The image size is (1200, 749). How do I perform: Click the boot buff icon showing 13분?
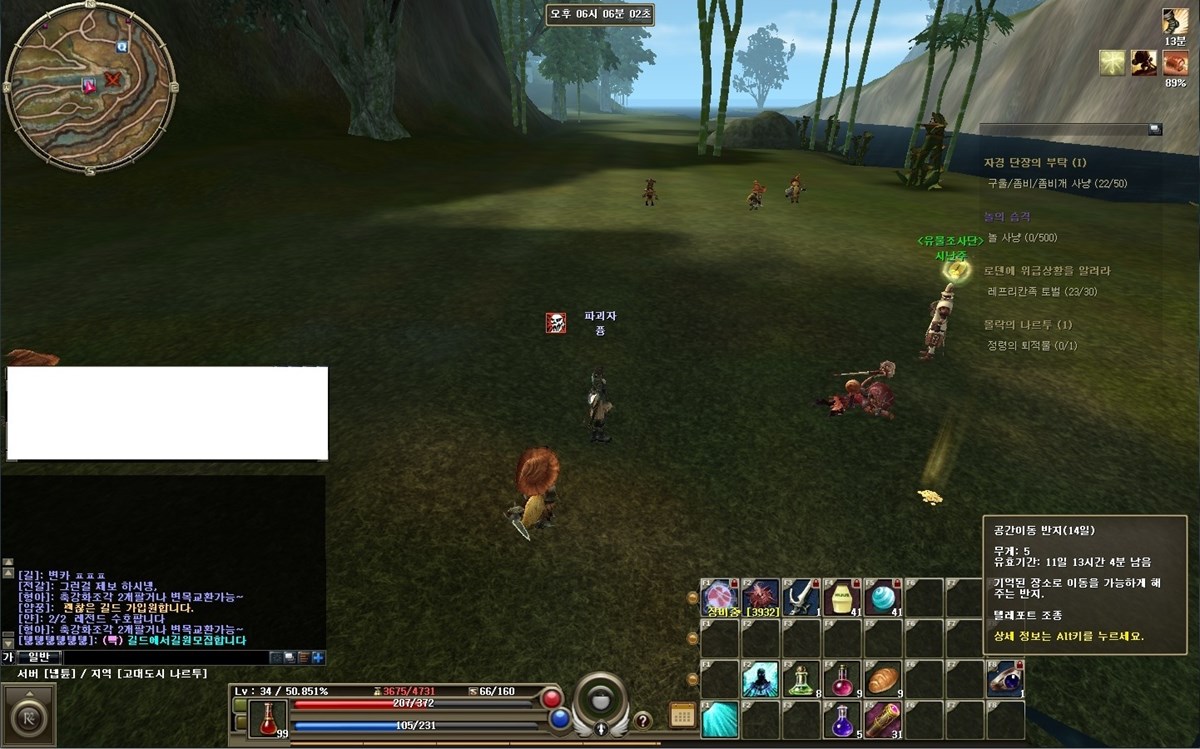pyautogui.click(x=1174, y=21)
